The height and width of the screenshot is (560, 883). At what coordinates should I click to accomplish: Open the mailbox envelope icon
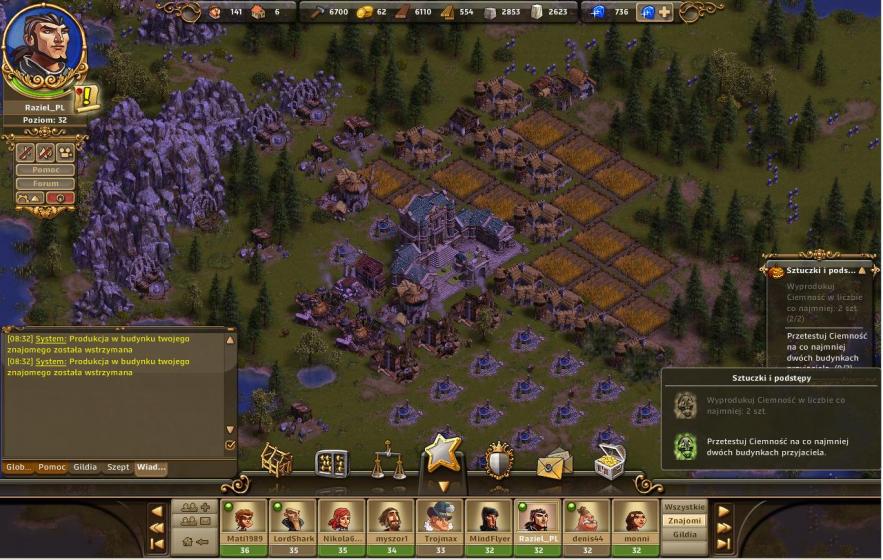(x=553, y=463)
